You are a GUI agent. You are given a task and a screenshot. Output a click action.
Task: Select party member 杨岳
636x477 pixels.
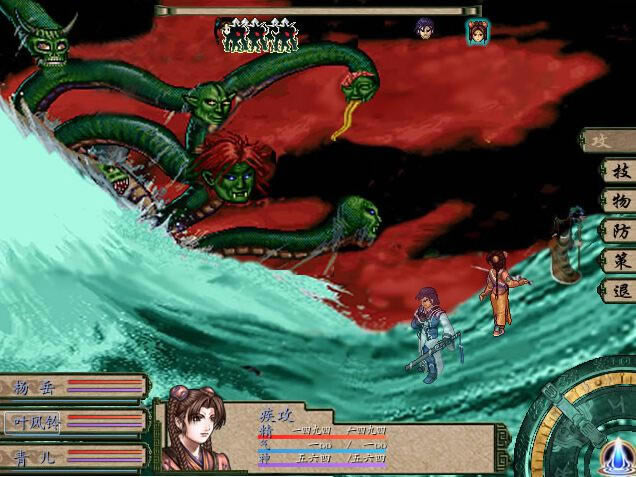point(38,388)
